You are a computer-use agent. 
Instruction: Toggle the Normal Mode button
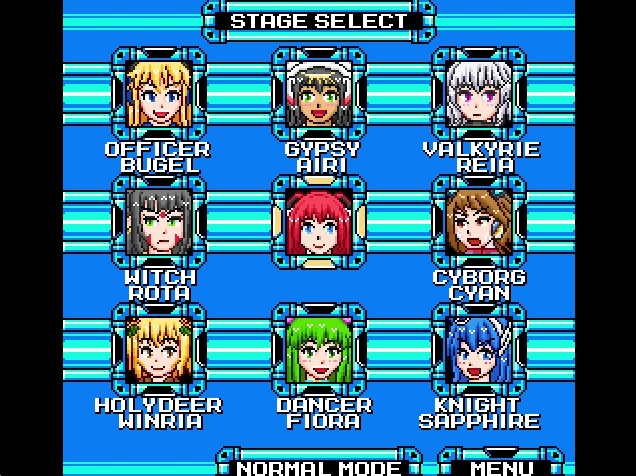[x=319, y=466]
